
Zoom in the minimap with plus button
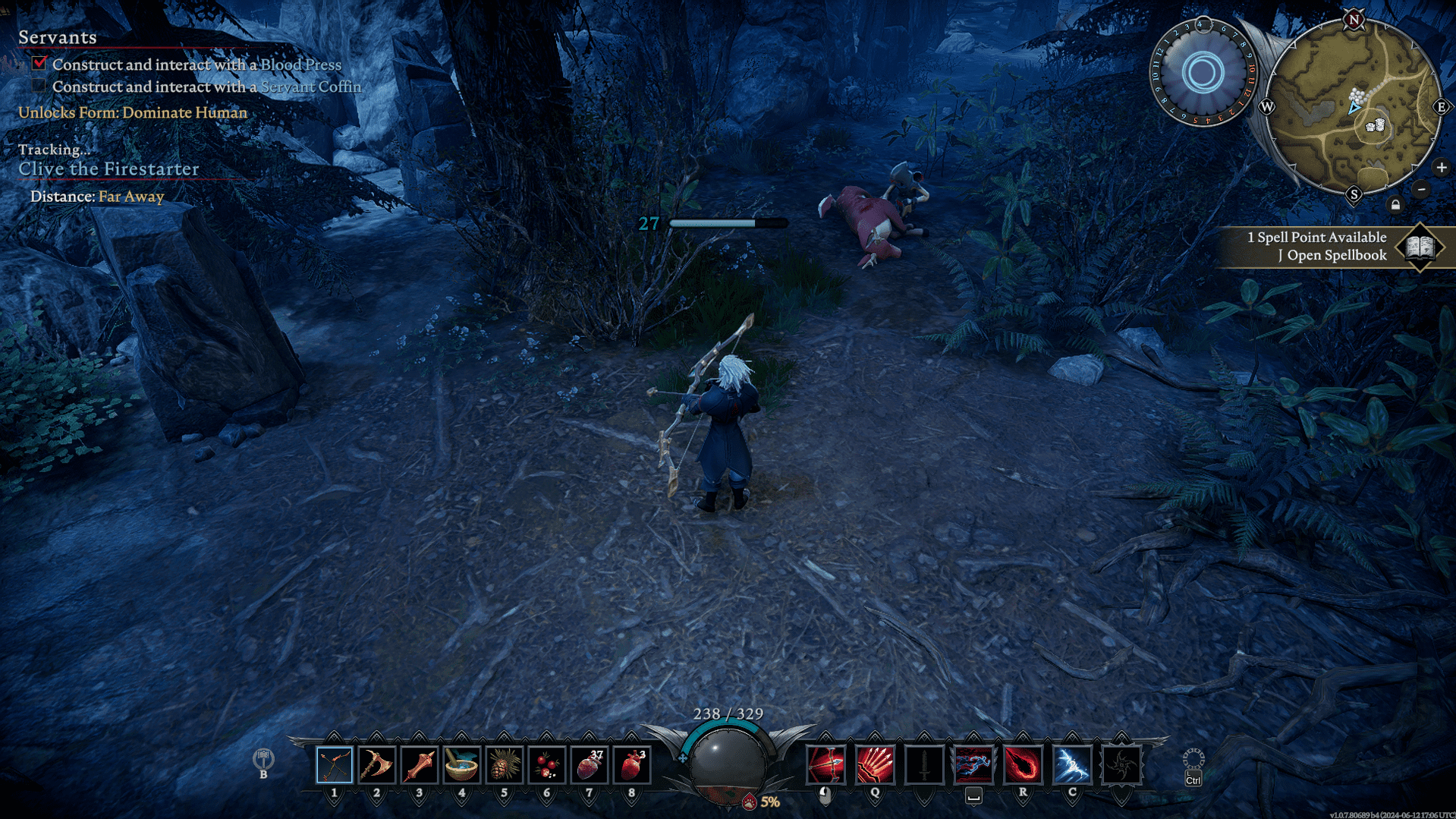click(x=1440, y=168)
